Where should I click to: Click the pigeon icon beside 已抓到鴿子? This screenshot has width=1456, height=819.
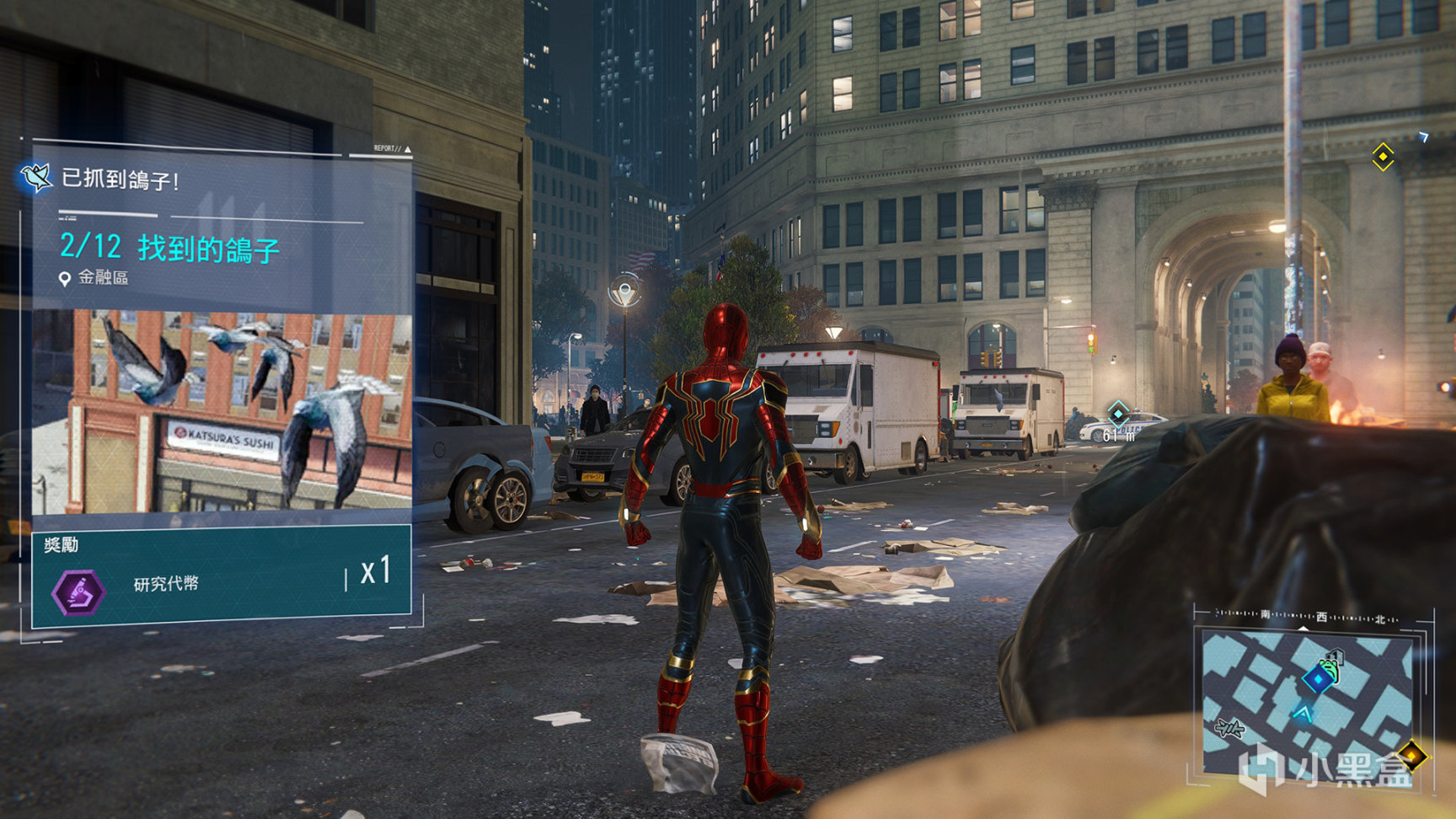36,177
